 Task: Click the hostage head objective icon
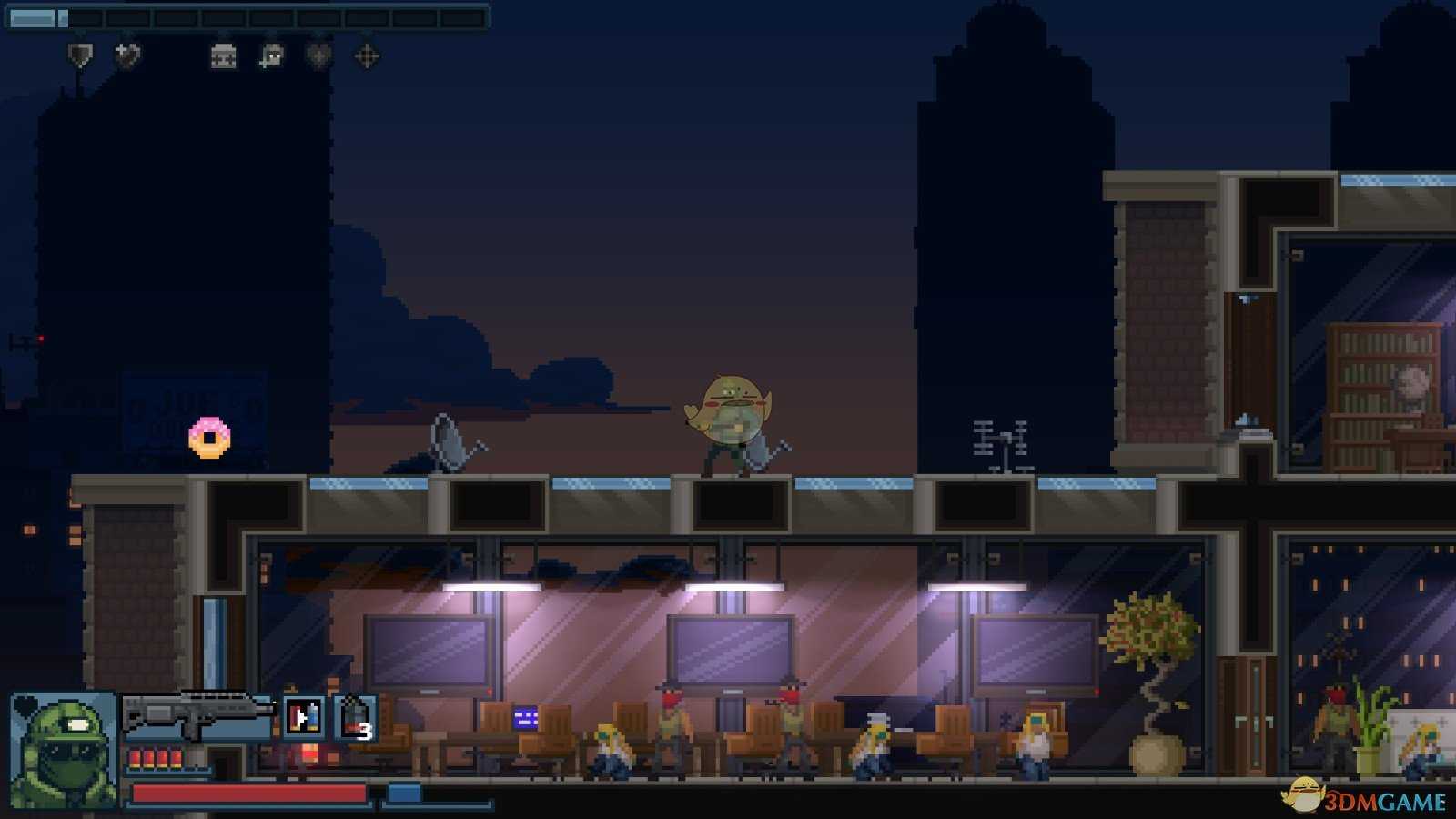(271, 56)
